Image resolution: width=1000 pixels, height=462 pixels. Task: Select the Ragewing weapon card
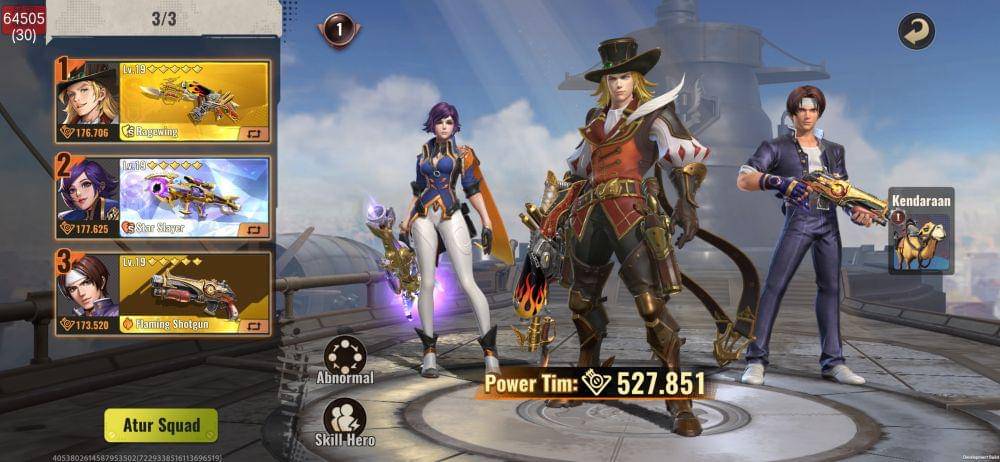(x=194, y=95)
